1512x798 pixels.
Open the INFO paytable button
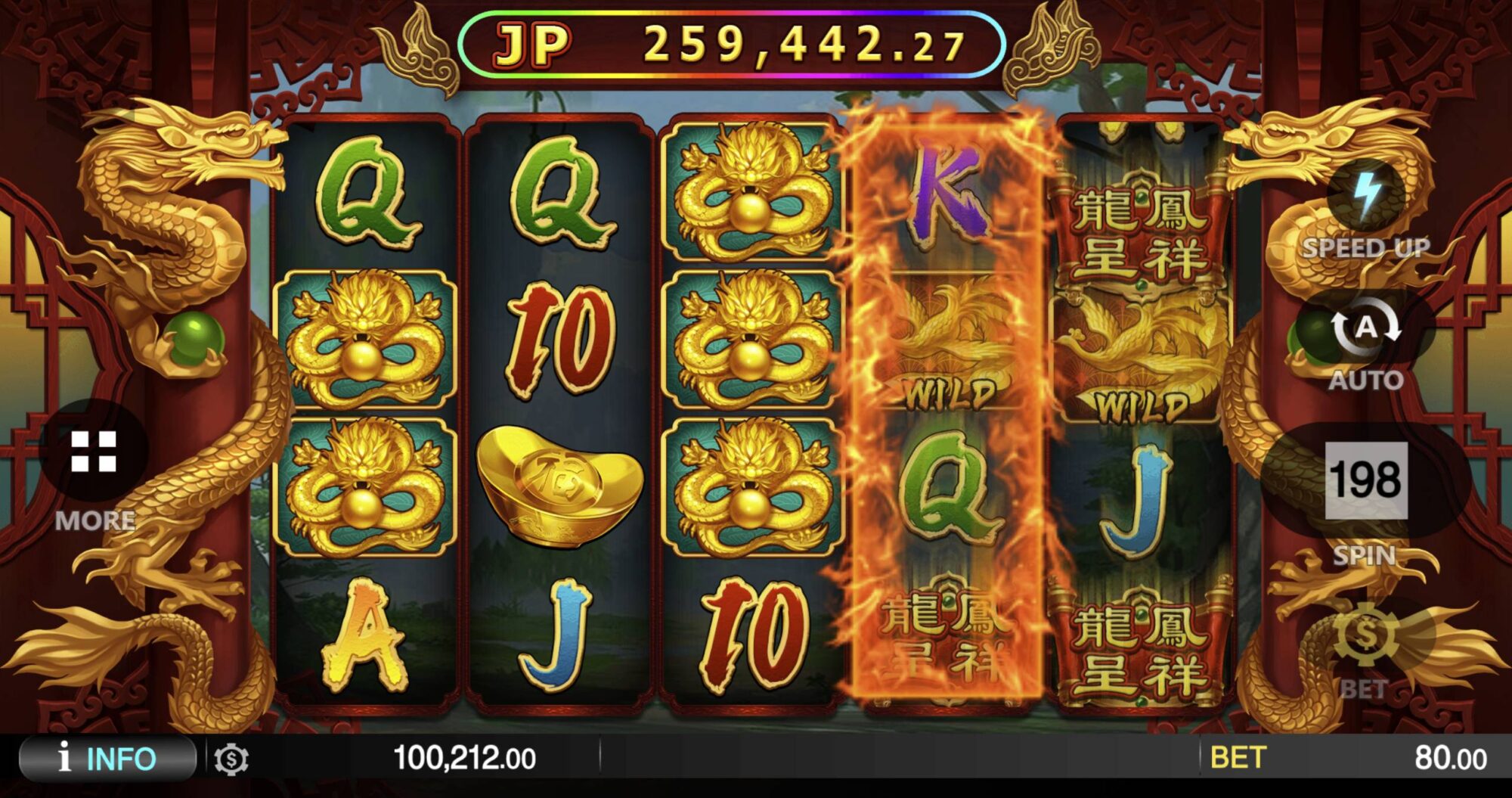point(107,758)
